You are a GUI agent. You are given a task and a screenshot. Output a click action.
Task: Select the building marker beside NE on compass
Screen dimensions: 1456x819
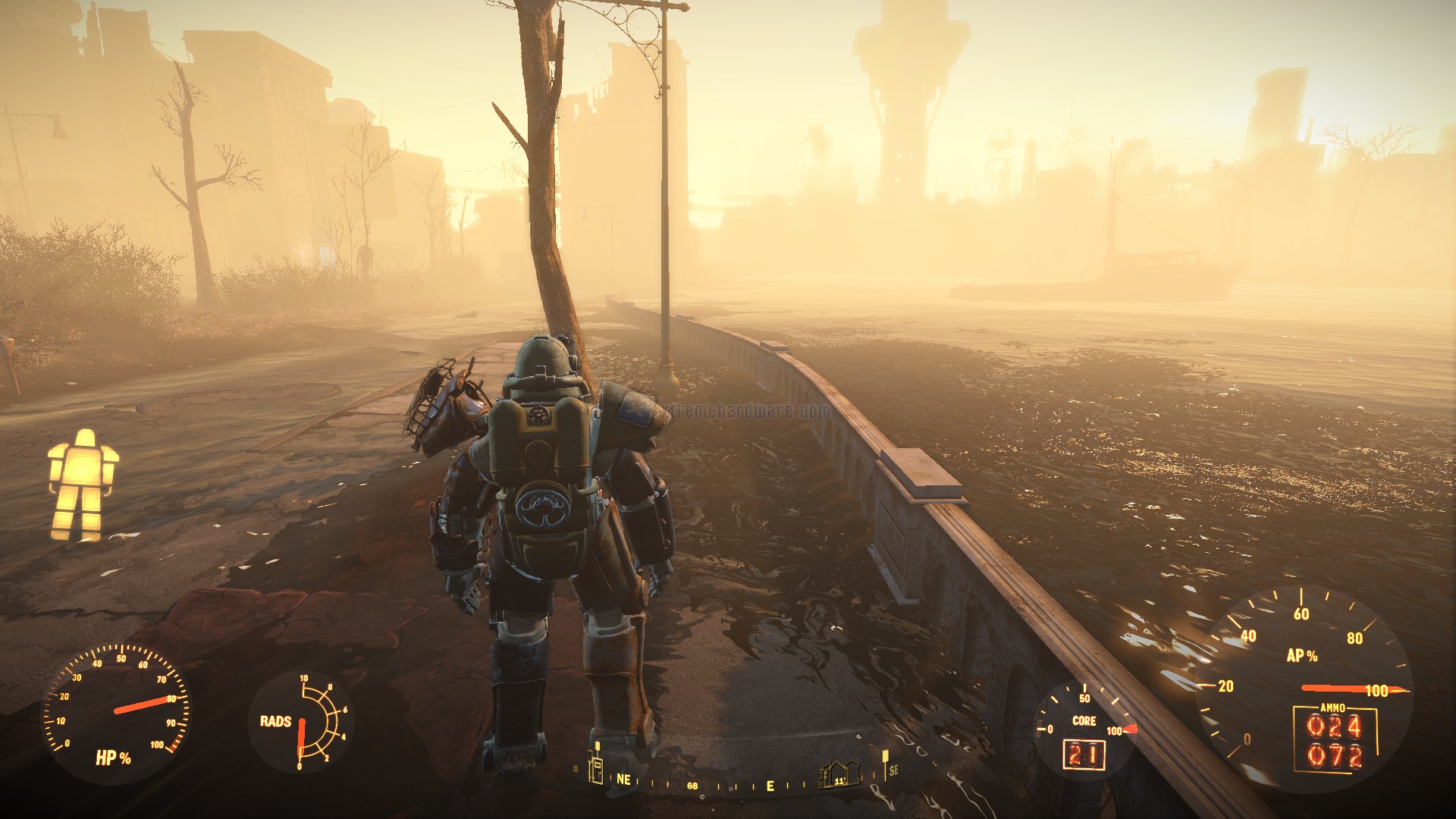[597, 769]
